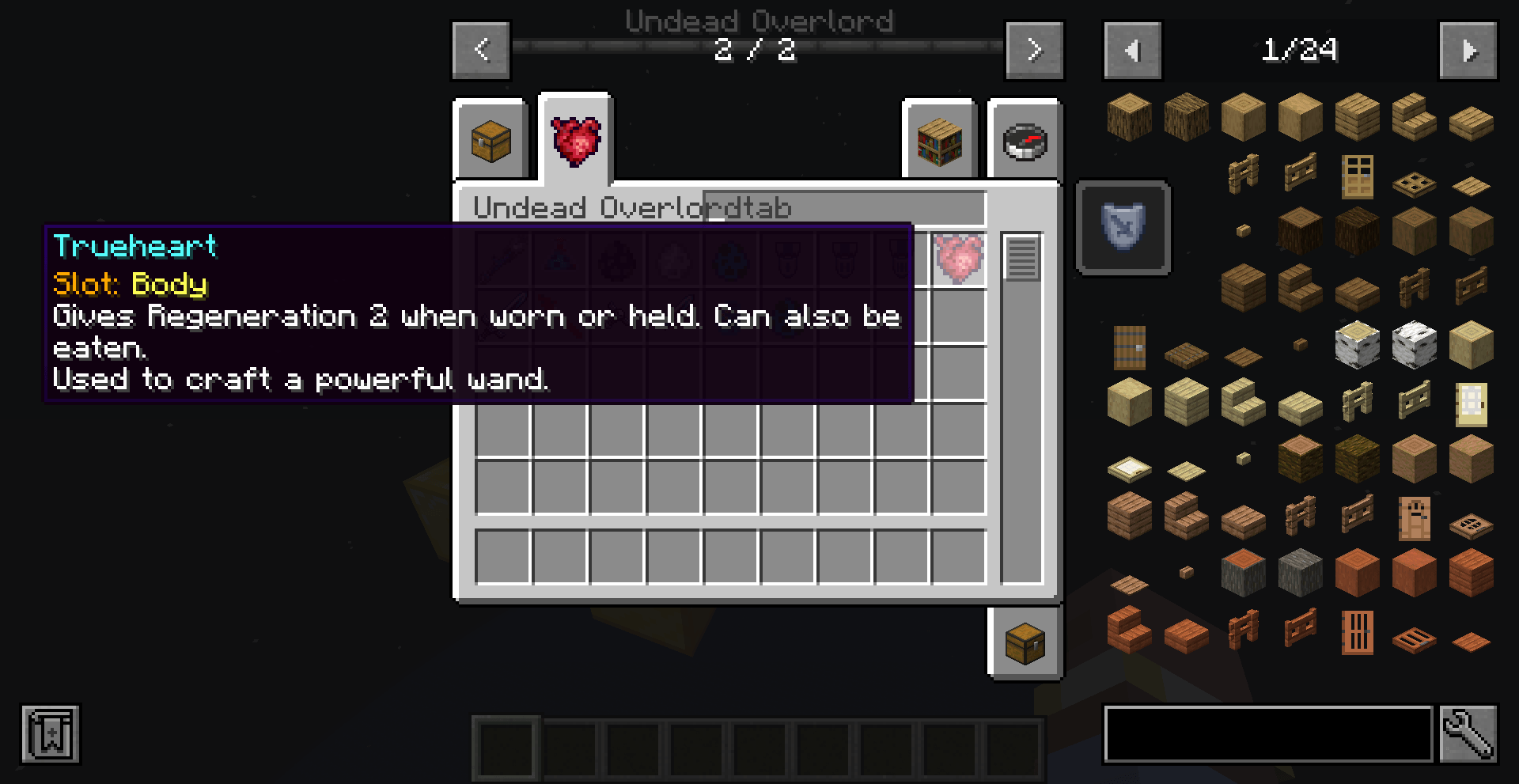This screenshot has width=1519, height=784.
Task: Click the inventory scrollbar handle
Action: (1024, 255)
